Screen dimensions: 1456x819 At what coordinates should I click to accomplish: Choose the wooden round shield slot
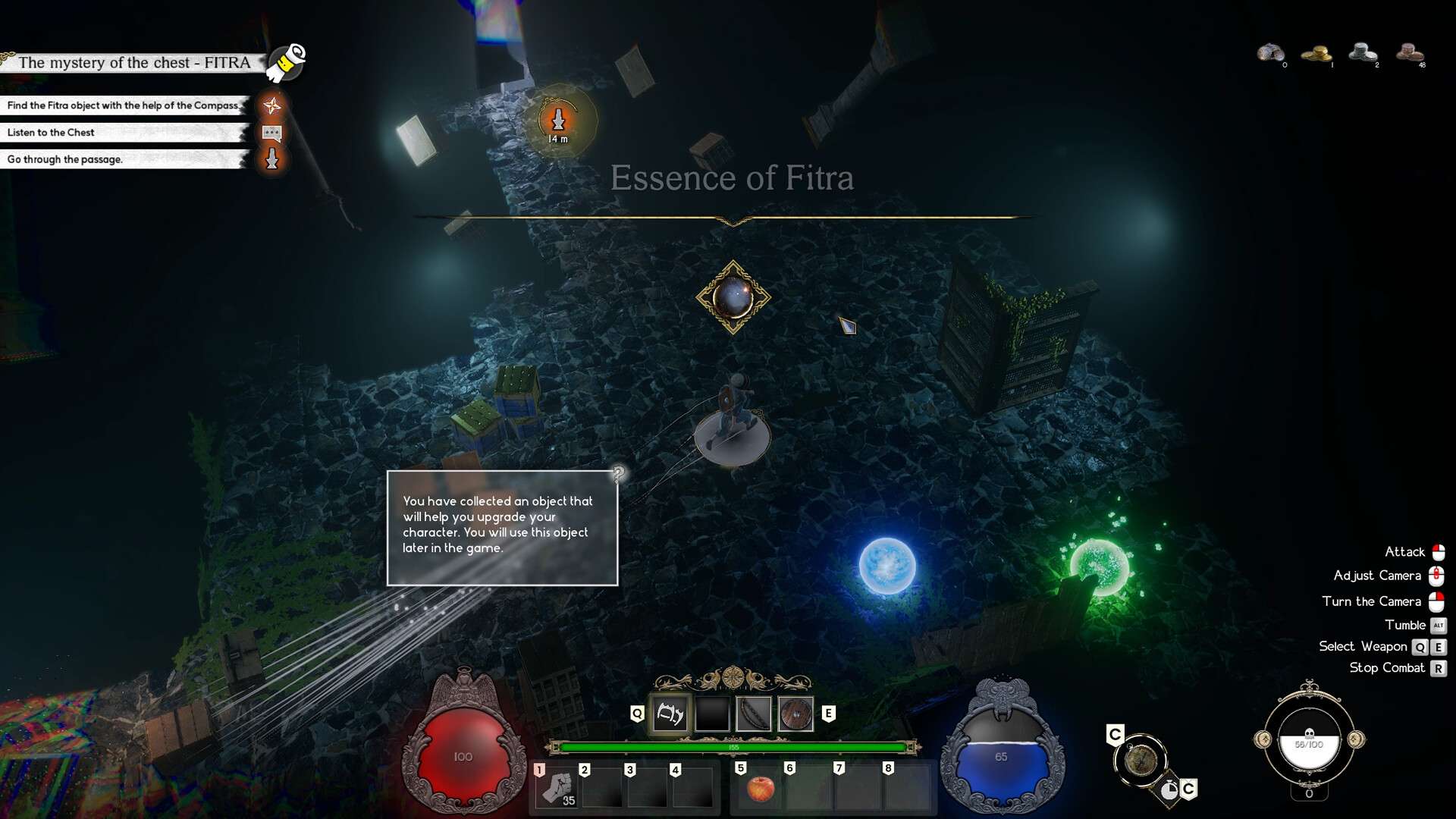(795, 714)
